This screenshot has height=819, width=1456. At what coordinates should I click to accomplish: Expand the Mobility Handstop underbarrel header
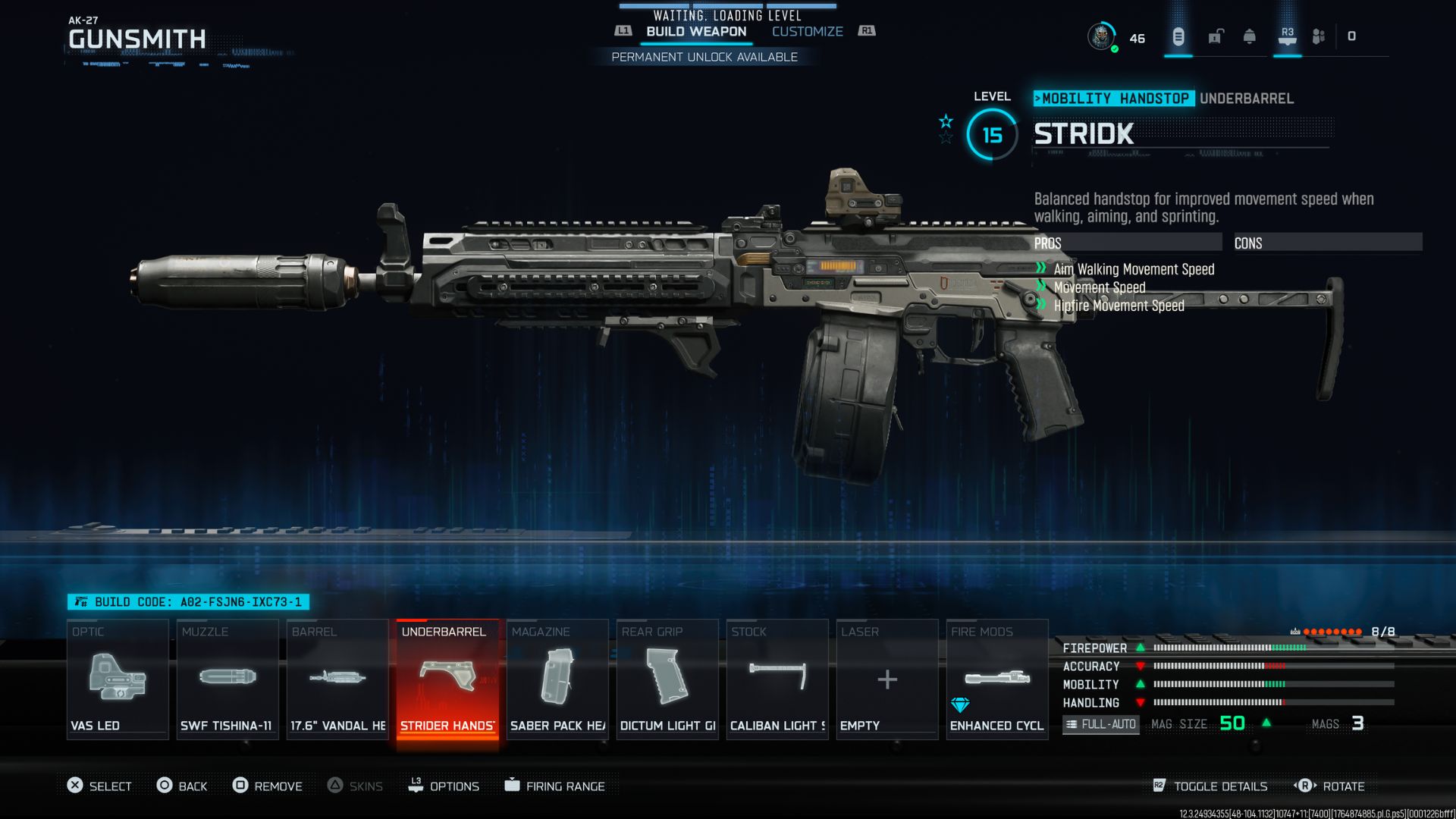(1114, 98)
